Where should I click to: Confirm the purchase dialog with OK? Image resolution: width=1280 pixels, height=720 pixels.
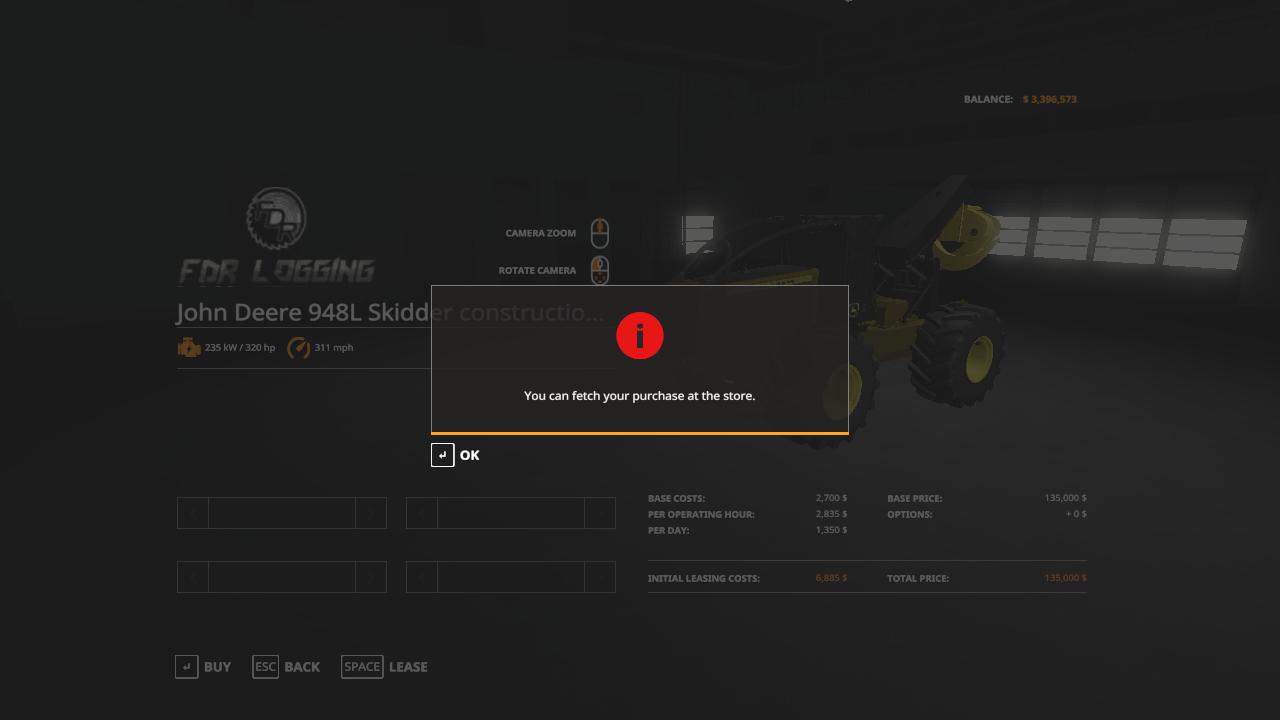456,455
